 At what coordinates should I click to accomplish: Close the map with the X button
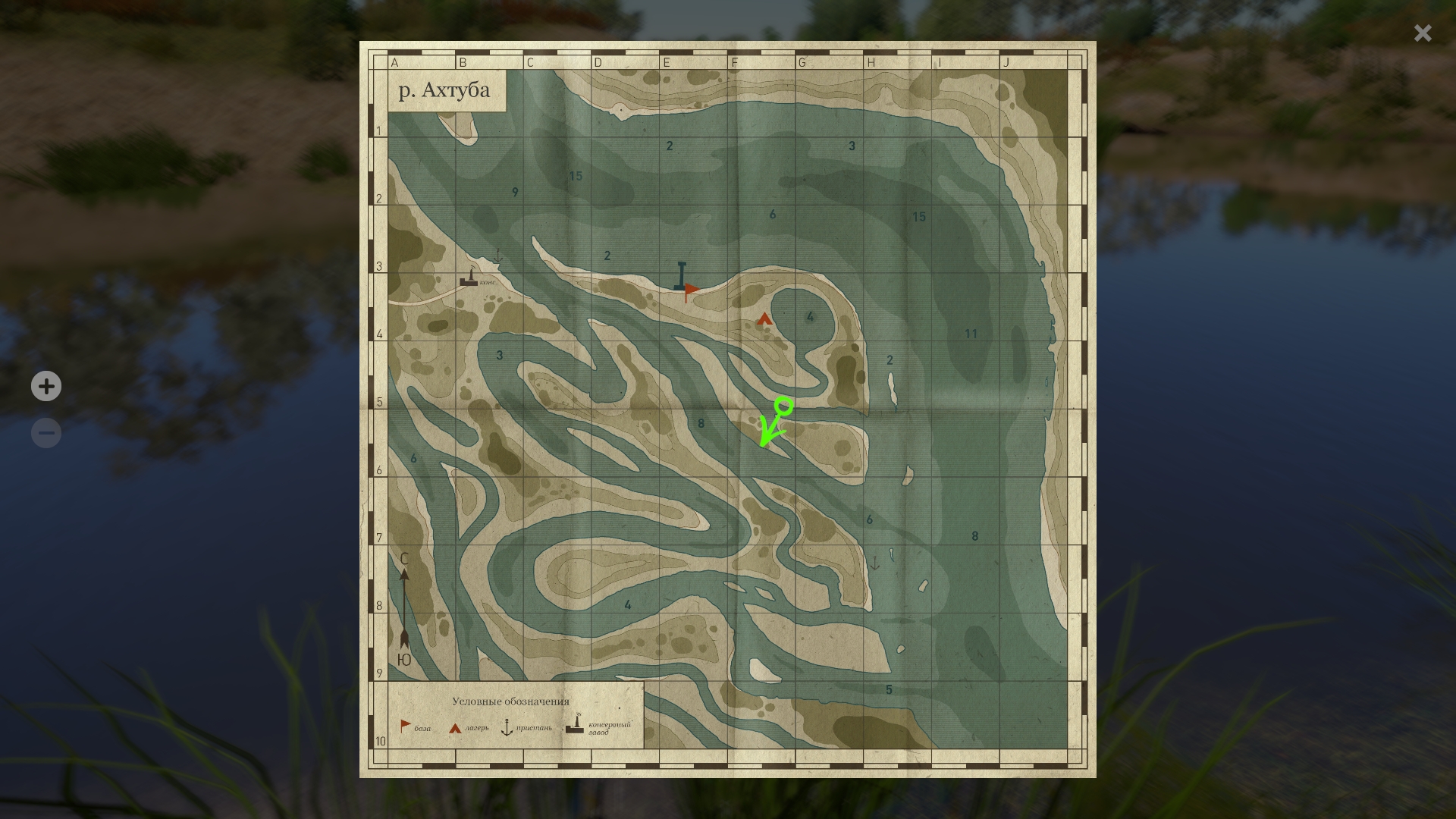(x=1422, y=33)
